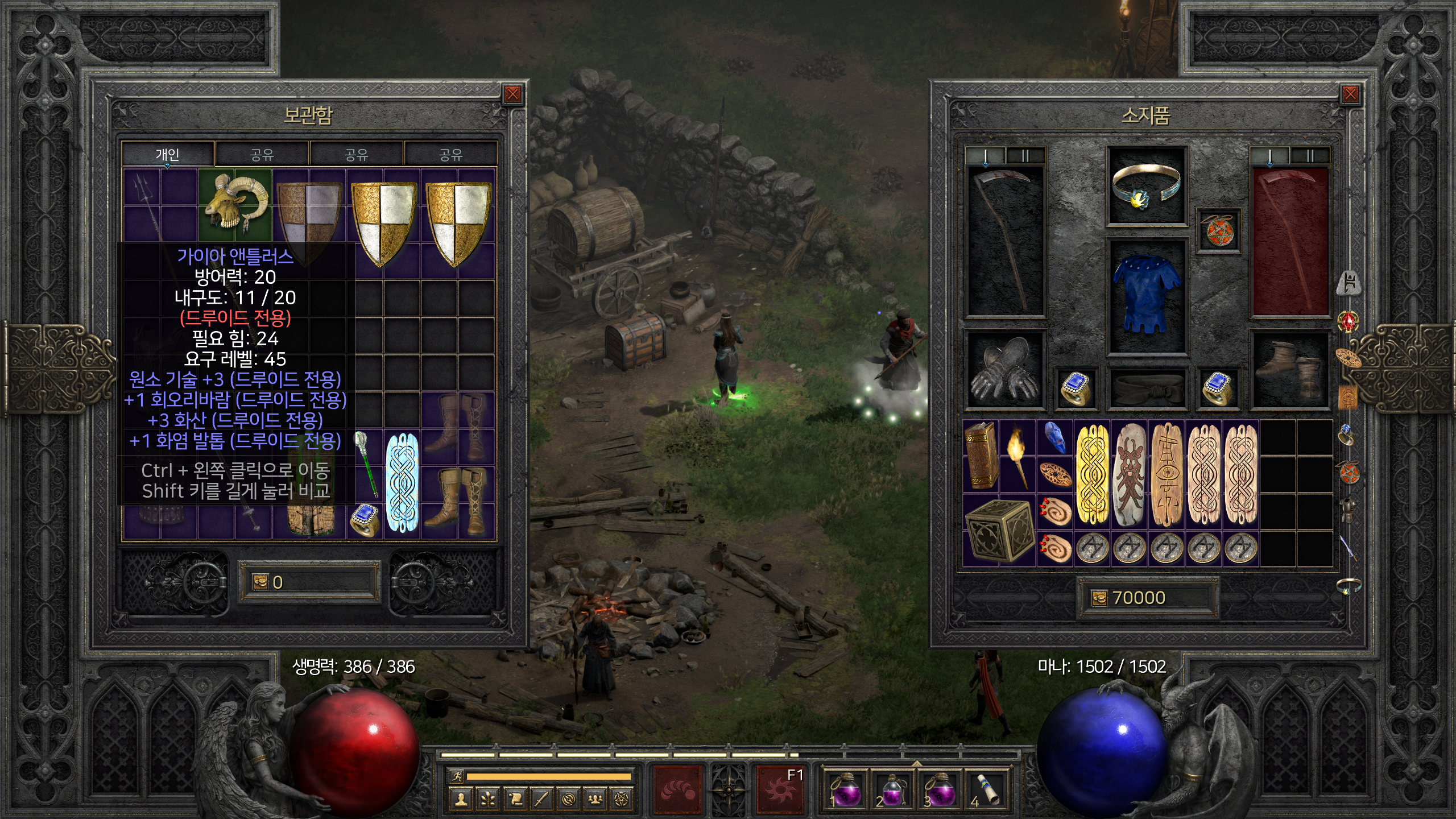This screenshot has height=819, width=1456.
Task: Use the scroll in belt slot 4
Action: [986, 789]
